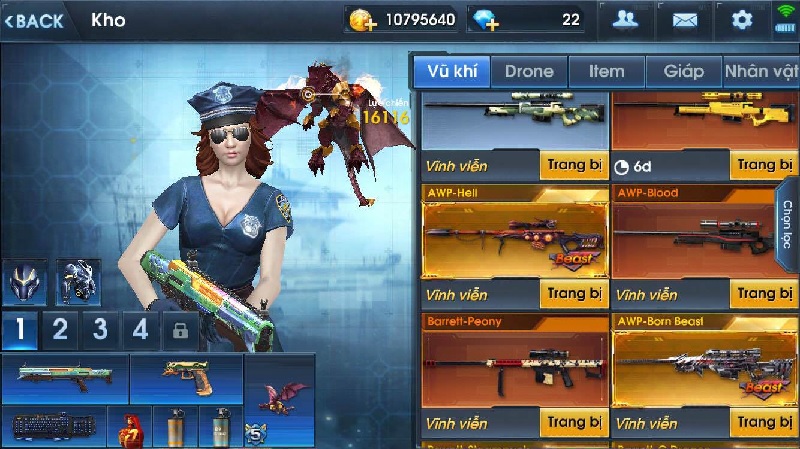
Task: Switch to the Vũ khí tab
Action: point(450,71)
